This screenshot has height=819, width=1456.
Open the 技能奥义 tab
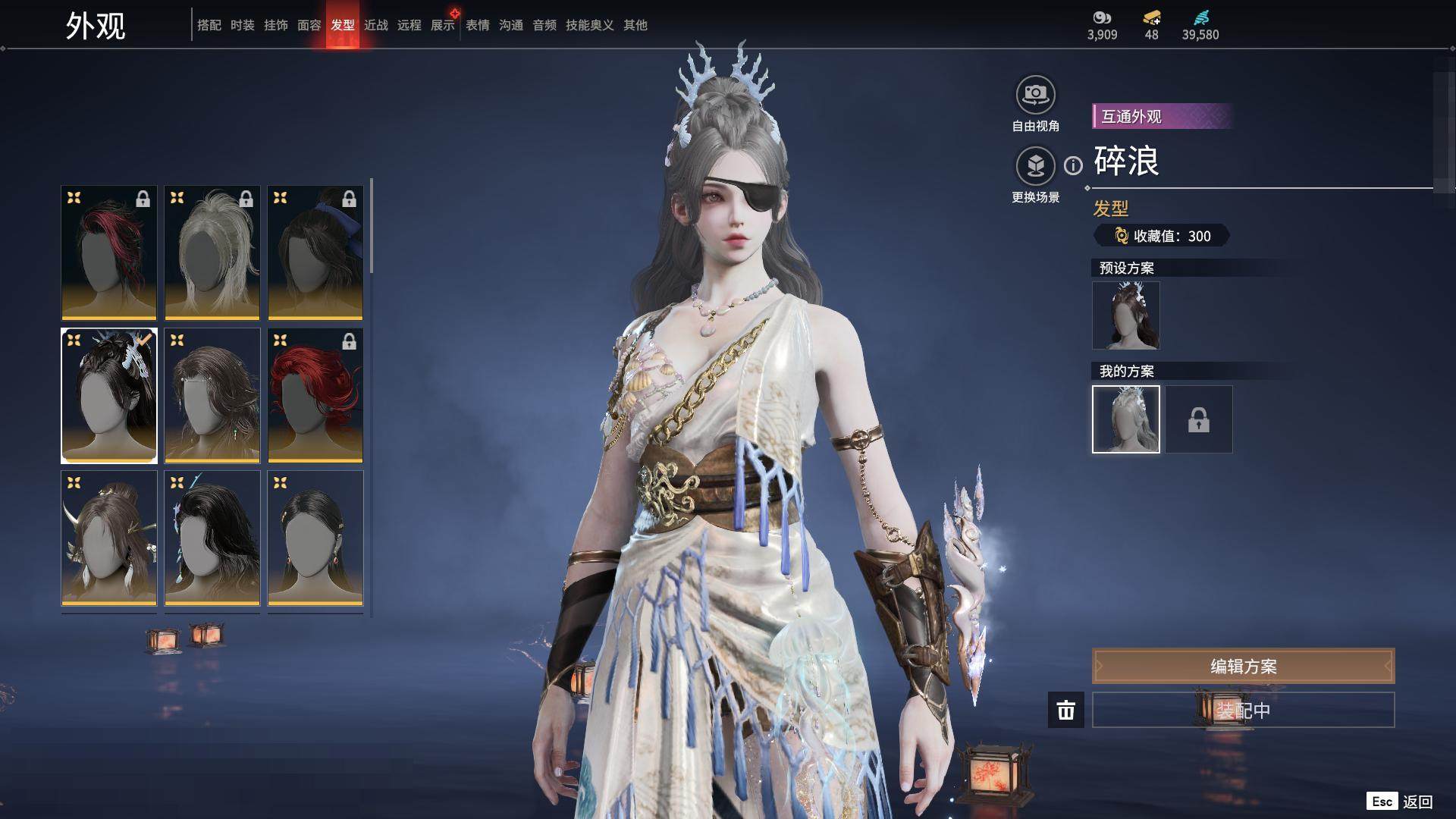(589, 25)
